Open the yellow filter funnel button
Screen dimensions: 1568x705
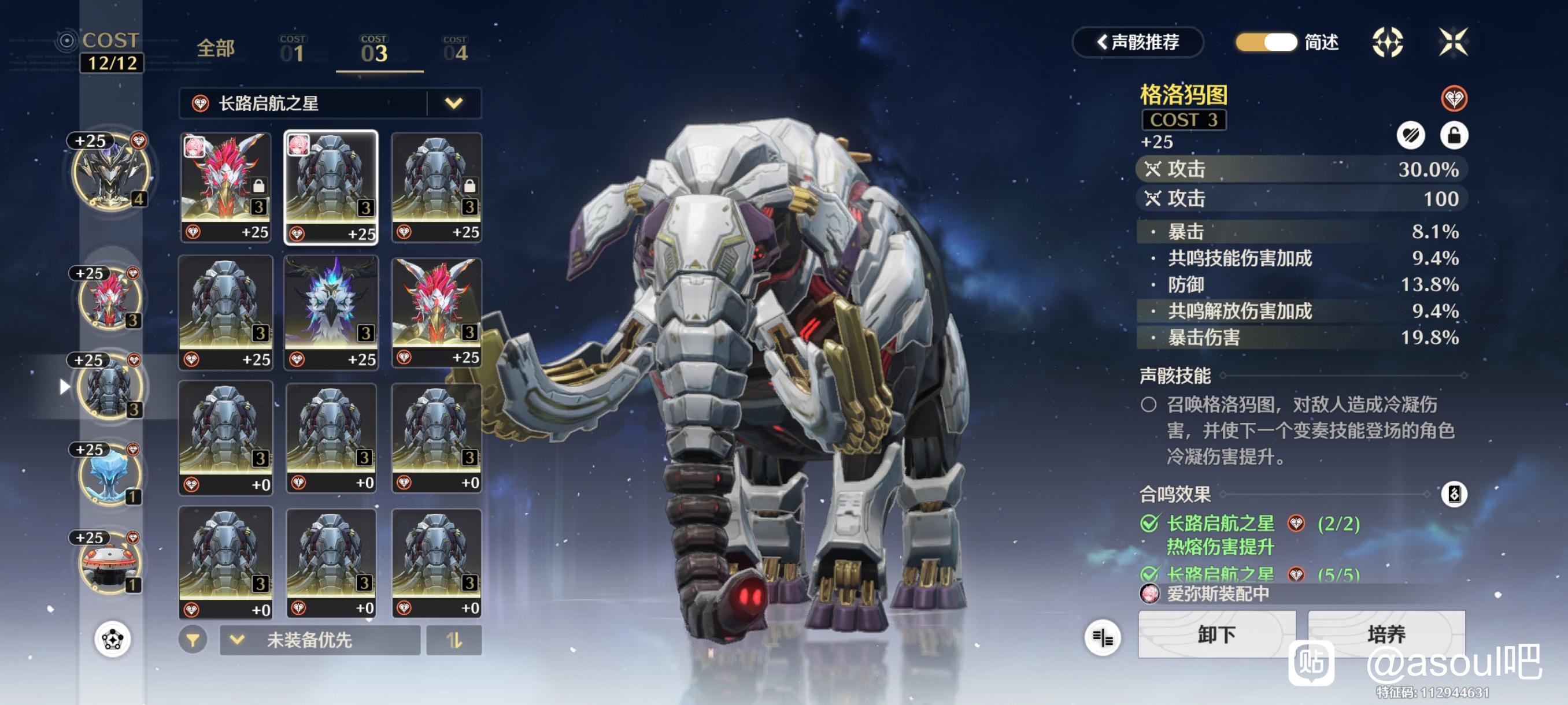tap(193, 640)
